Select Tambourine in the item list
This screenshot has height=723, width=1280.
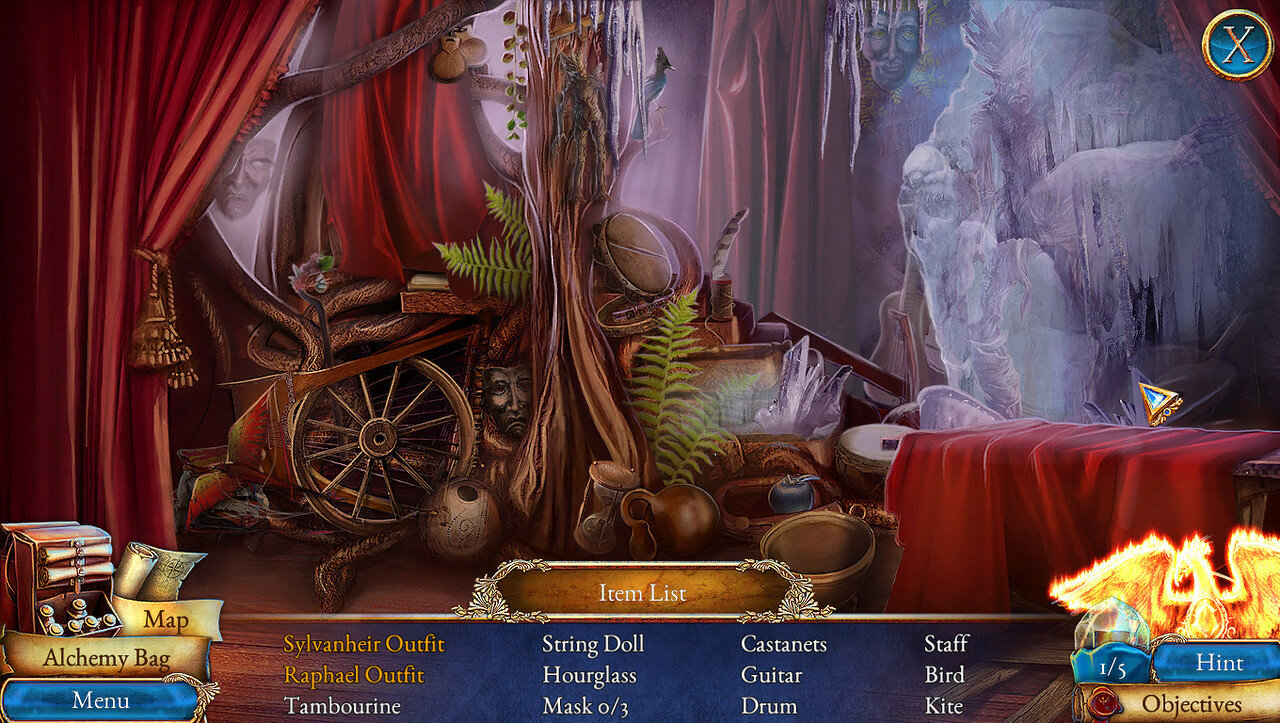click(342, 706)
